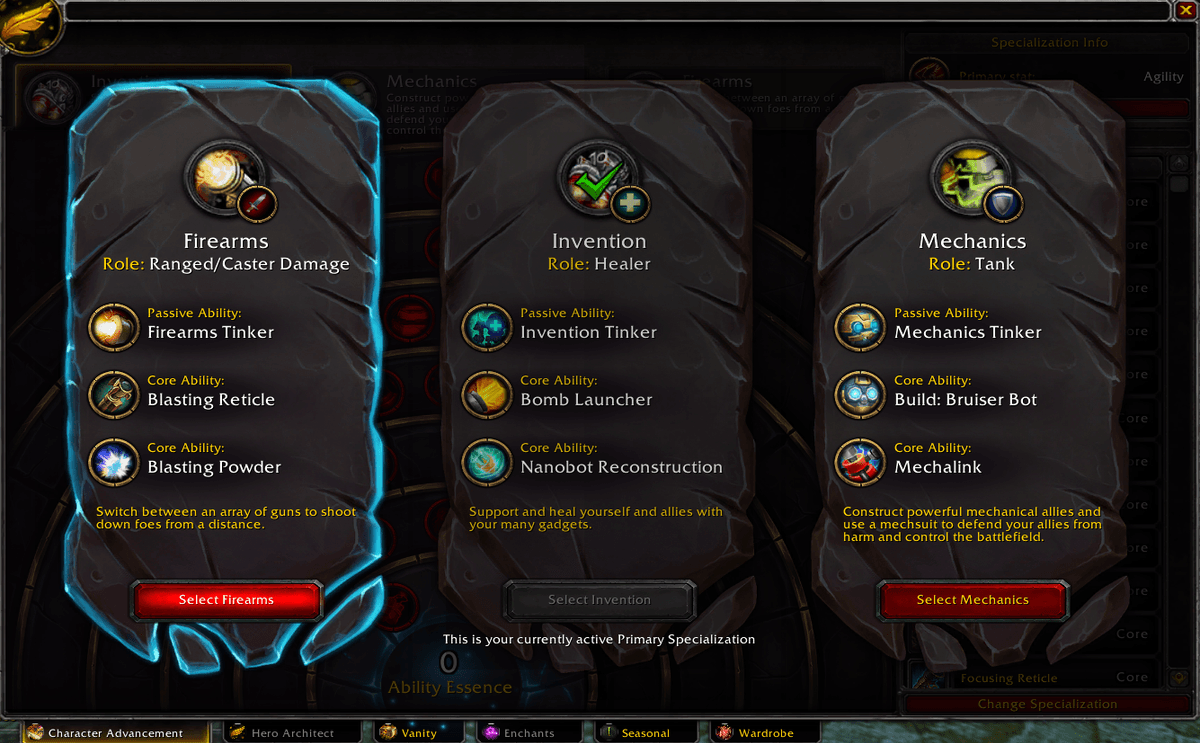Viewport: 1200px width, 743px height.
Task: Open the Character Advancement tab
Action: [x=106, y=733]
